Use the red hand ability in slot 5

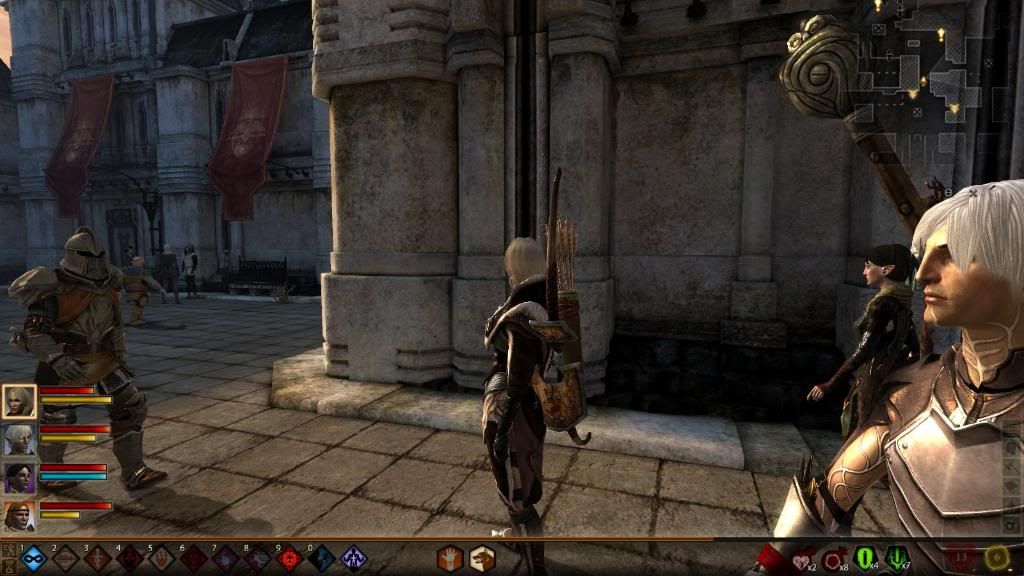[x=162, y=559]
